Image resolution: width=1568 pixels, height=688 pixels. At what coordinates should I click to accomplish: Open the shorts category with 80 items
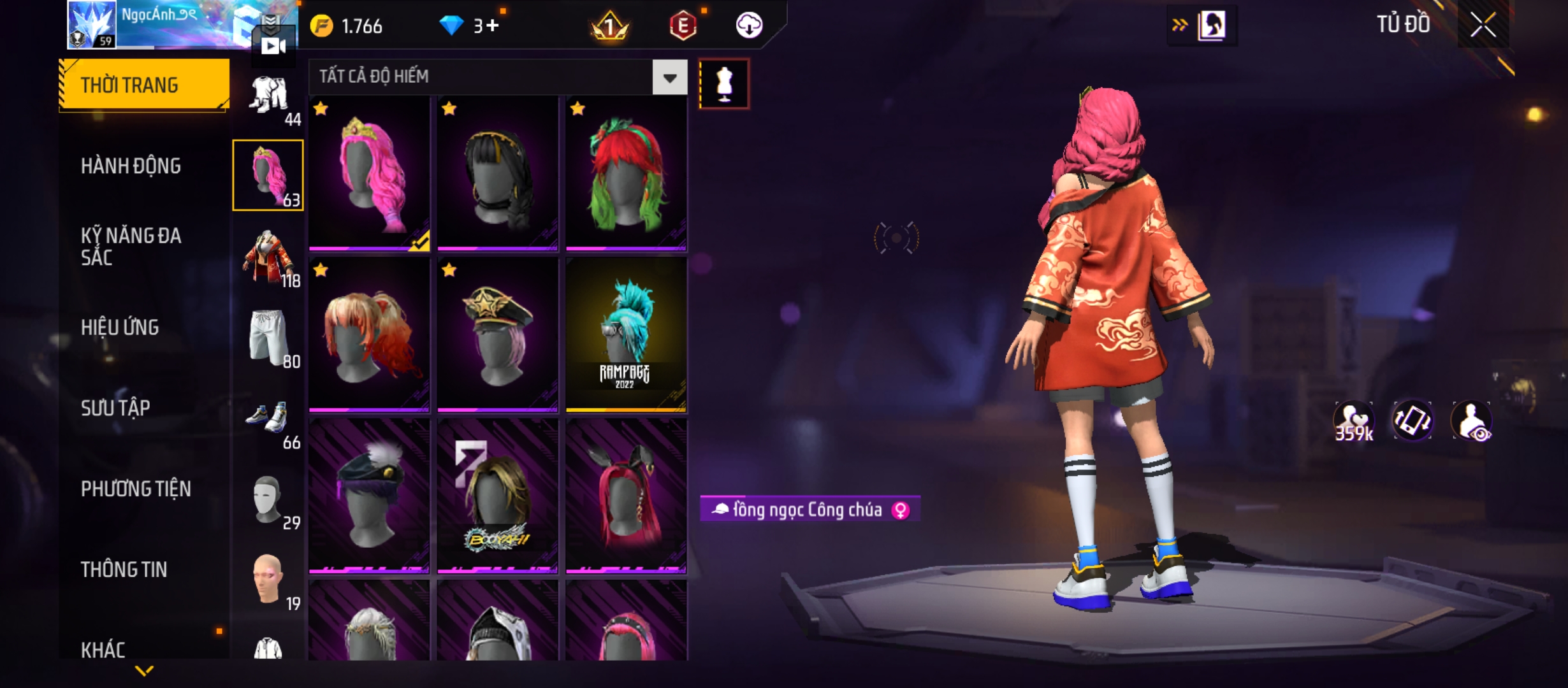click(x=269, y=338)
